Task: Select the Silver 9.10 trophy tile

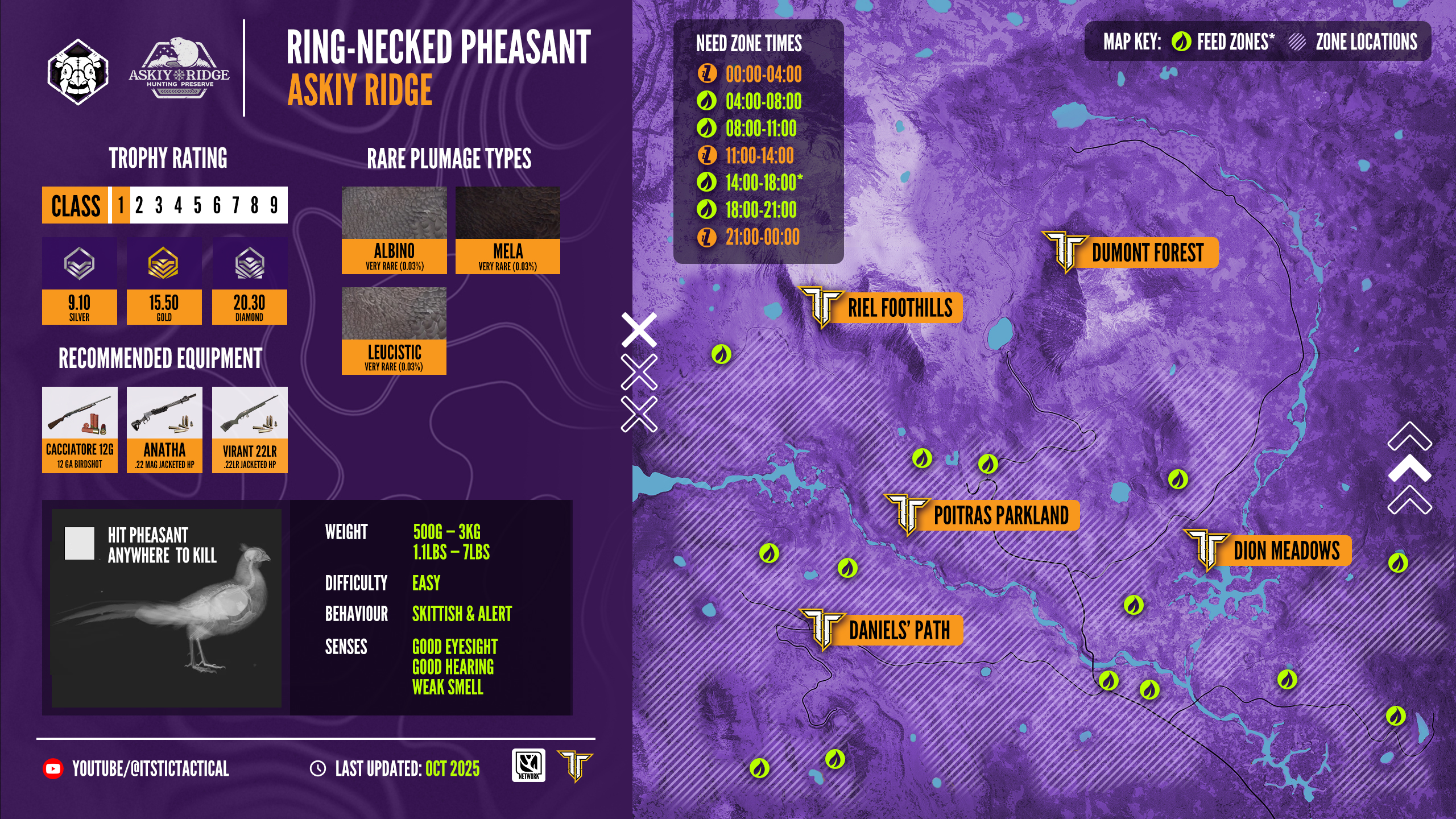Action: 80,282
